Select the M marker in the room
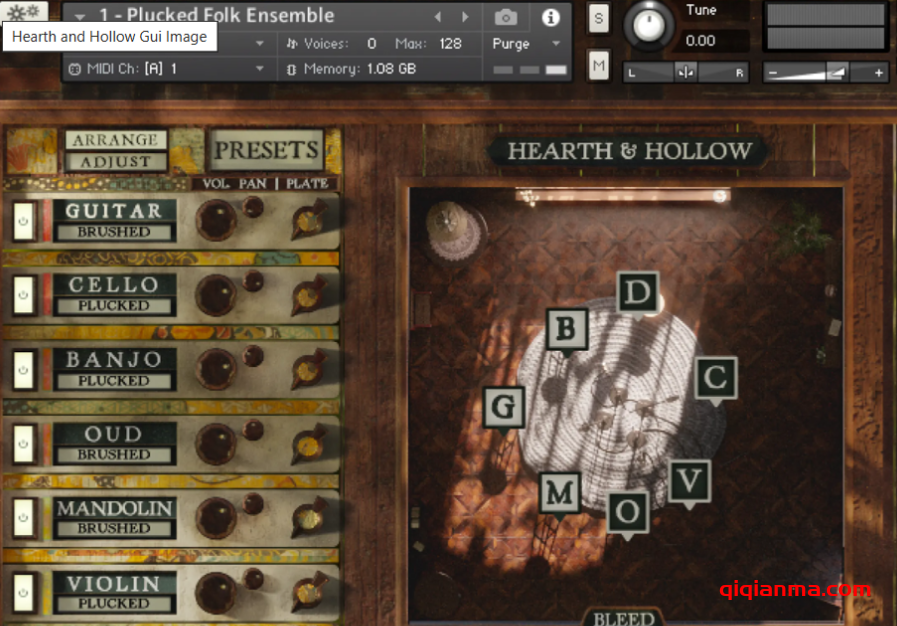Screen dimensions: 897x626 (560, 492)
